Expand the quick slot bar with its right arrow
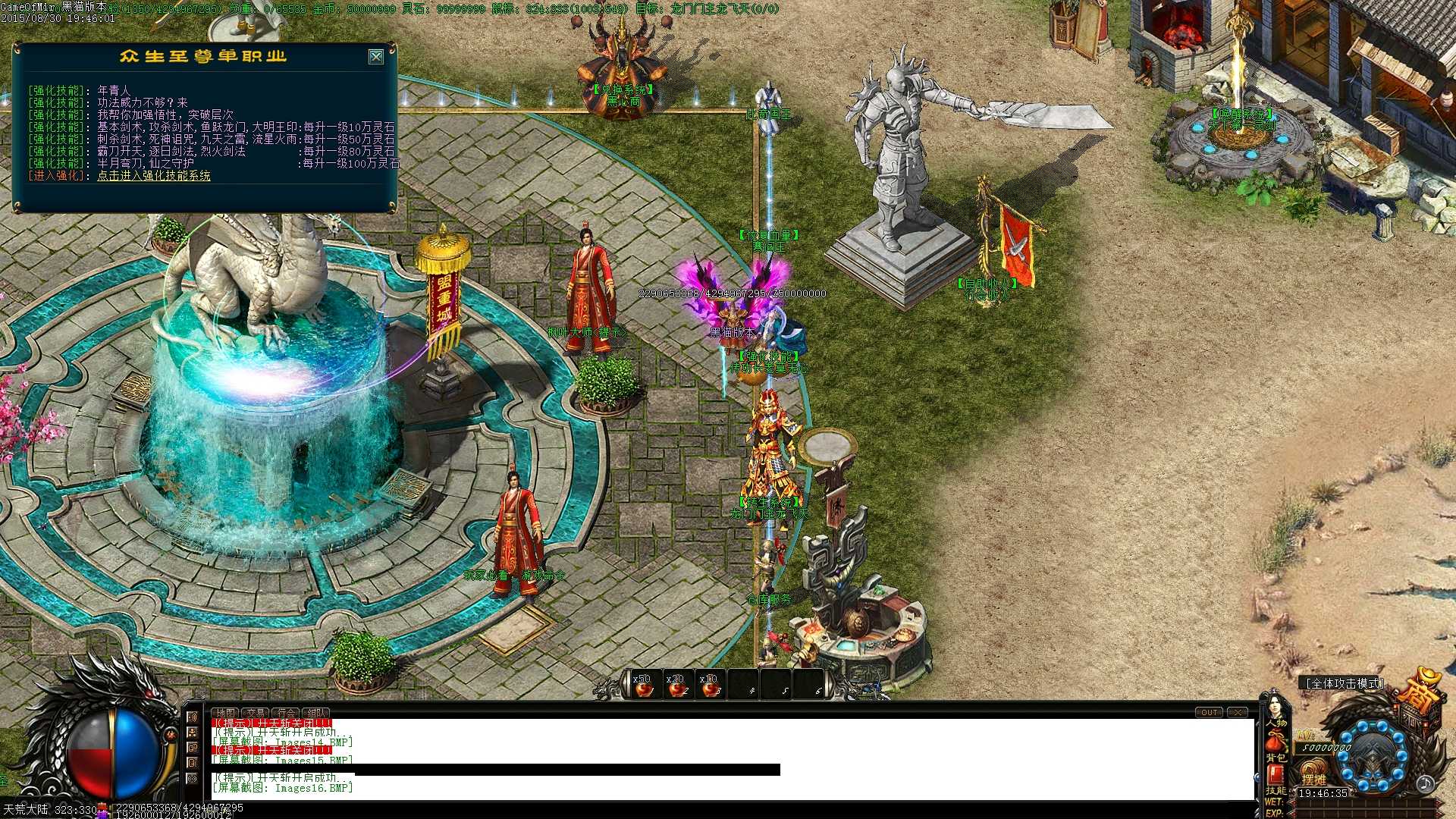This screenshot has width=1456, height=819. coord(830,680)
